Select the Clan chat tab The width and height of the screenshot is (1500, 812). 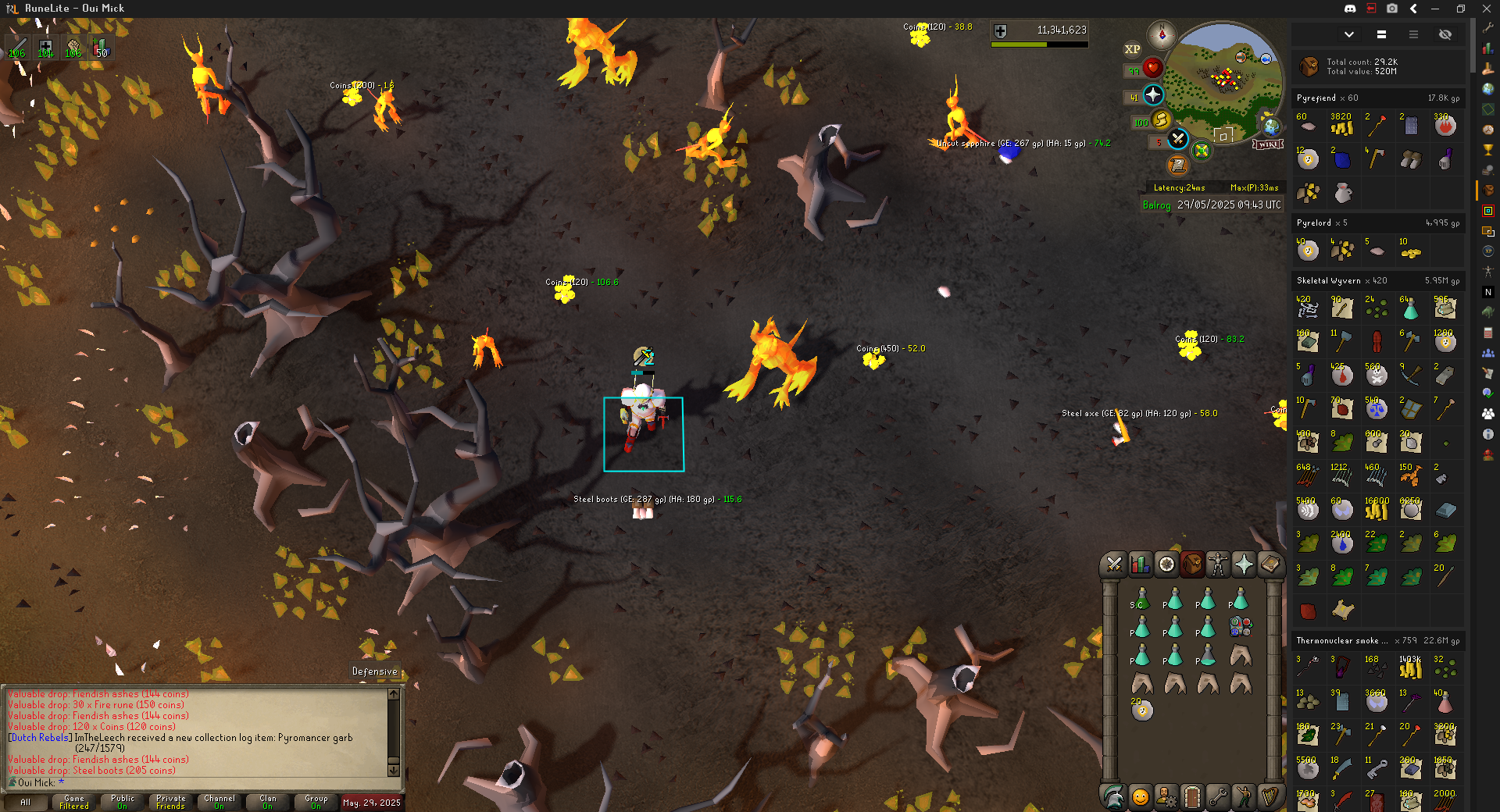point(268,802)
